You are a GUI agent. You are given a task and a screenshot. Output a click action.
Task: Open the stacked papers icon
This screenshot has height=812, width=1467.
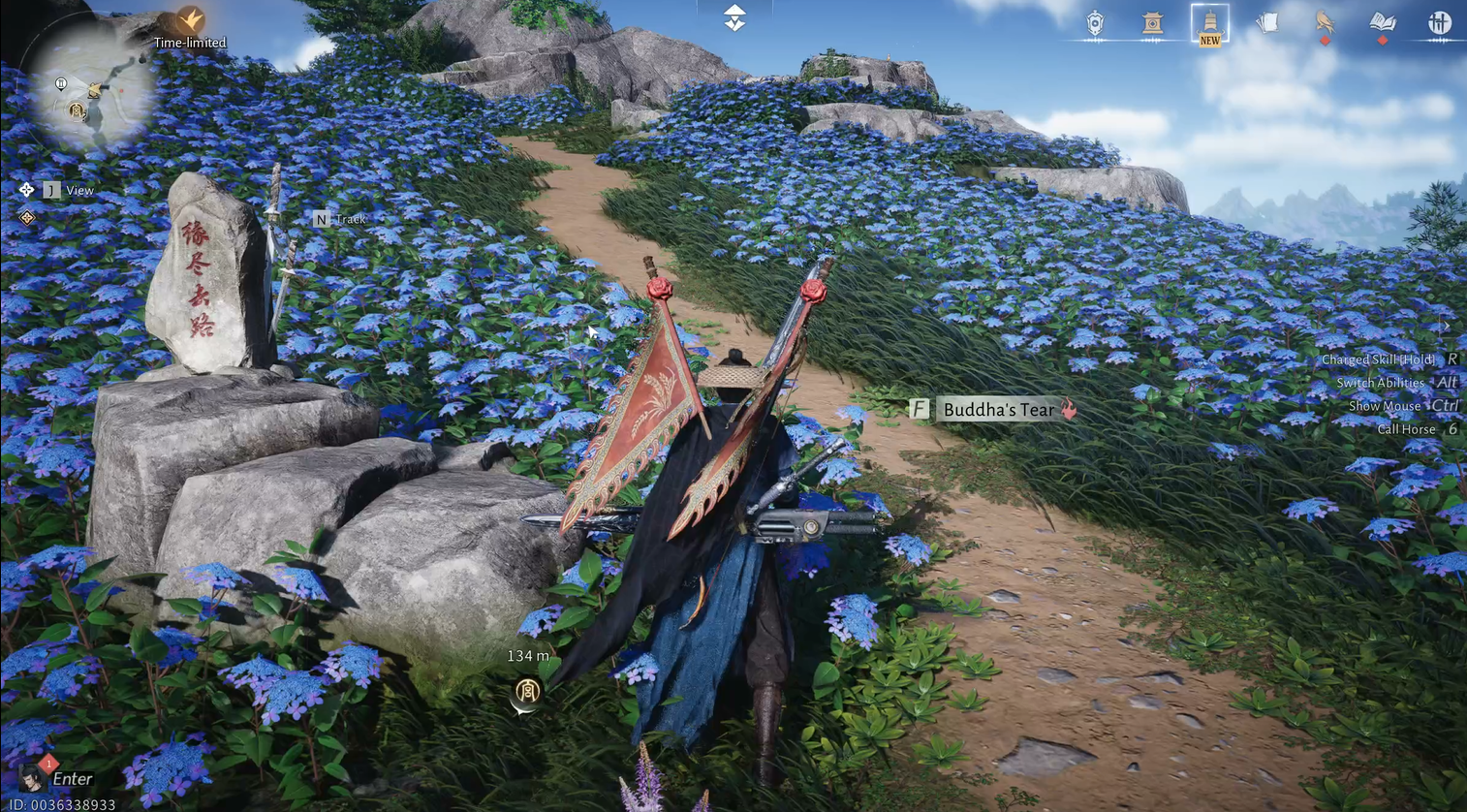pyautogui.click(x=1267, y=23)
